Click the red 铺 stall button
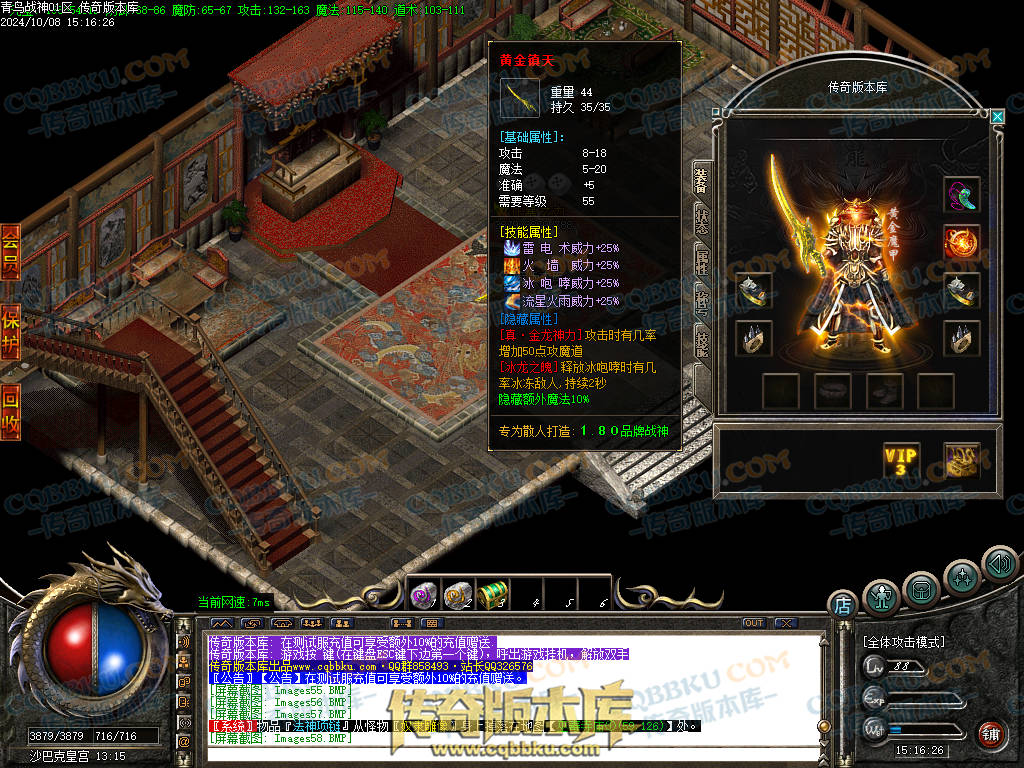1024x768 pixels. click(990, 734)
